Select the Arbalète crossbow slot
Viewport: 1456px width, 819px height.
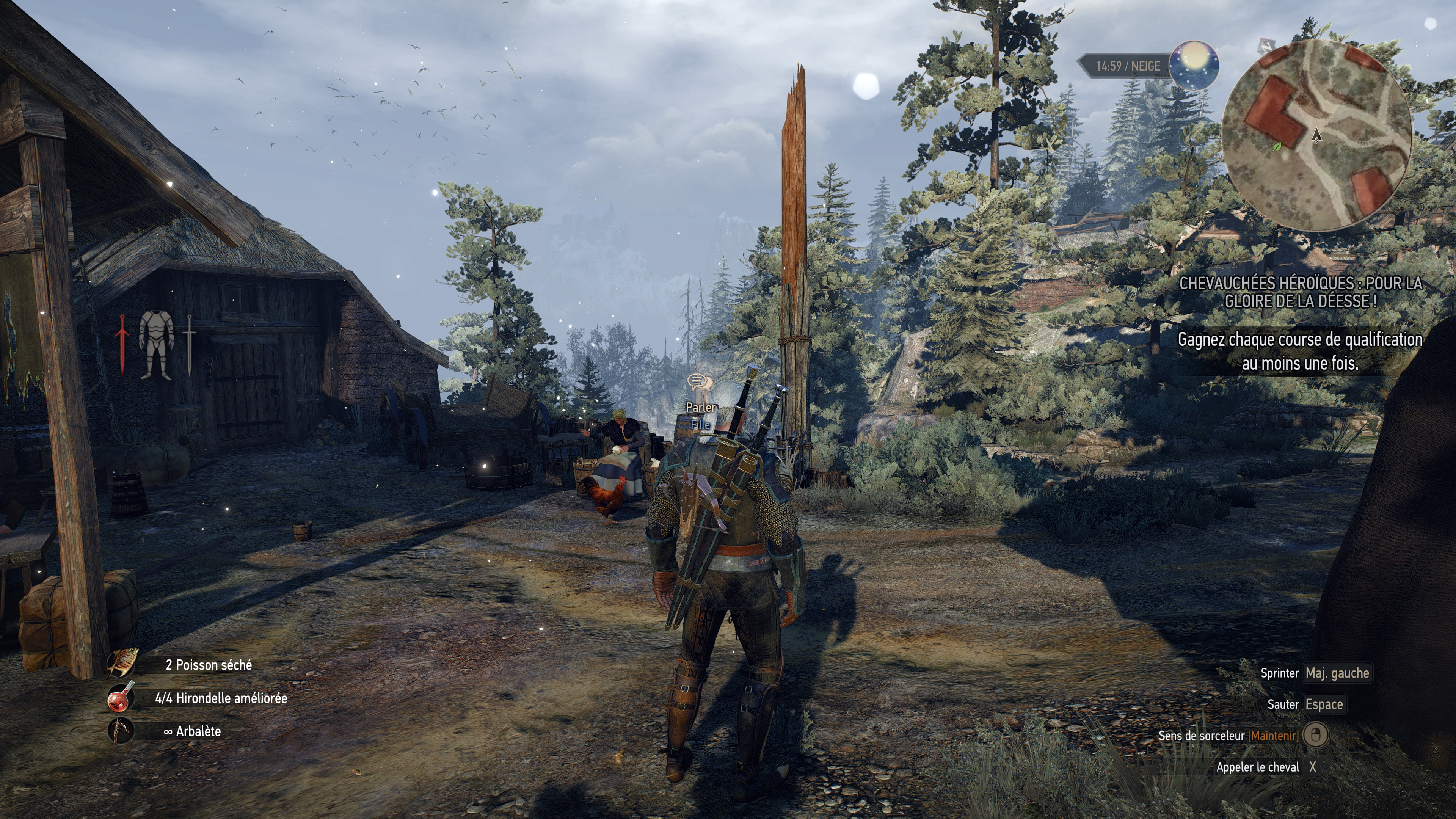point(121,731)
